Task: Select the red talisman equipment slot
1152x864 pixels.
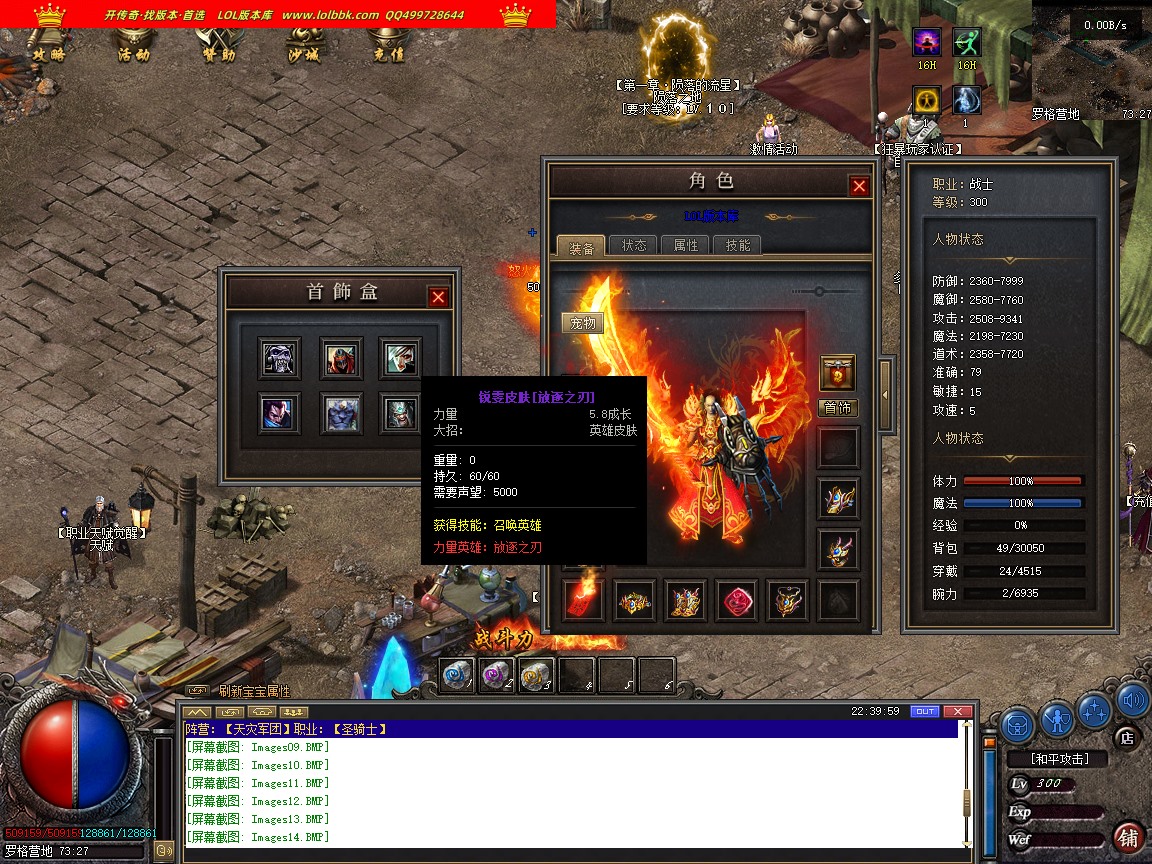Action: (x=583, y=600)
